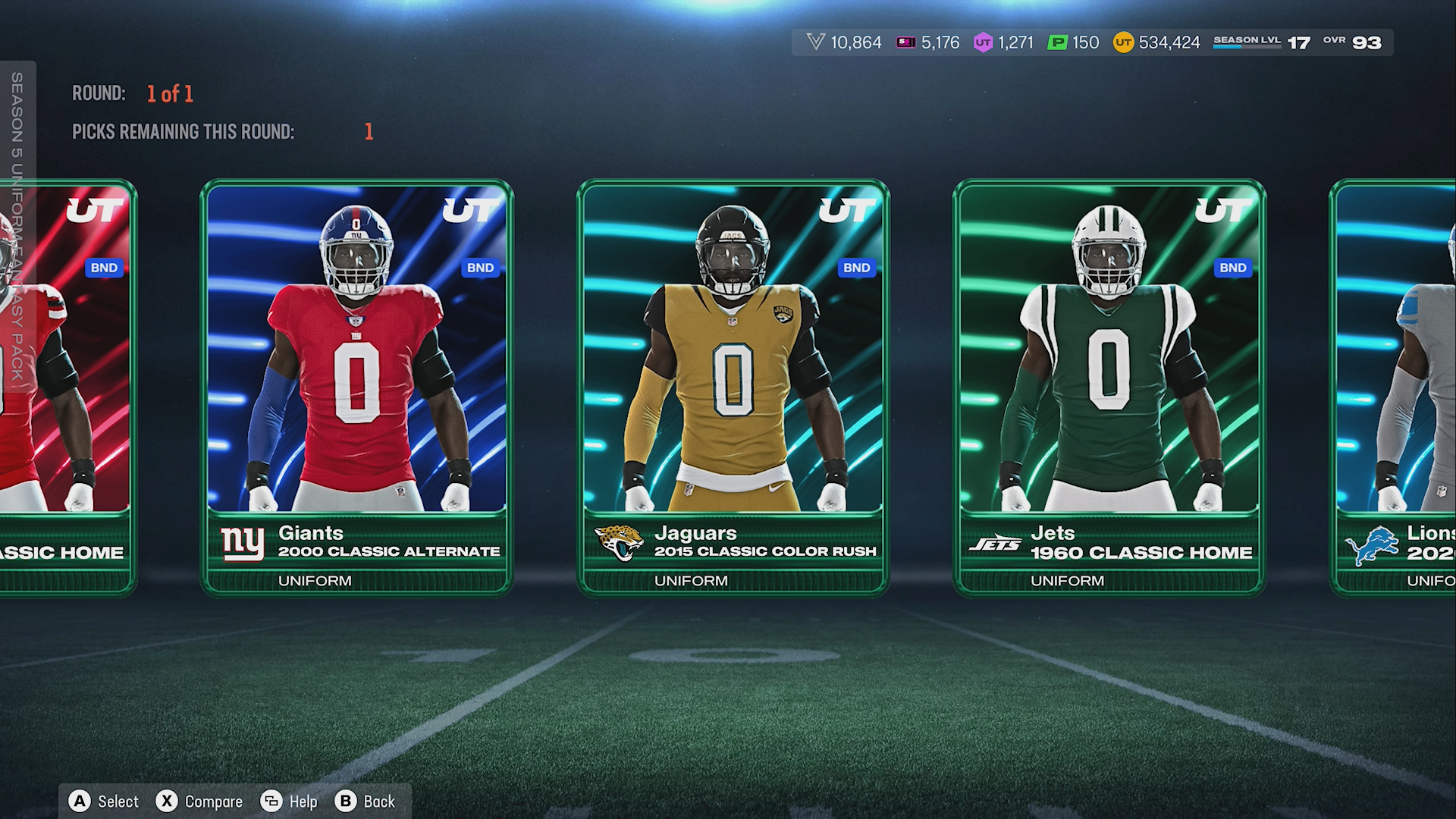Viewport: 1456px width, 819px height.
Task: Select the partially visible Lions uniform card
Action: (x=1394, y=387)
